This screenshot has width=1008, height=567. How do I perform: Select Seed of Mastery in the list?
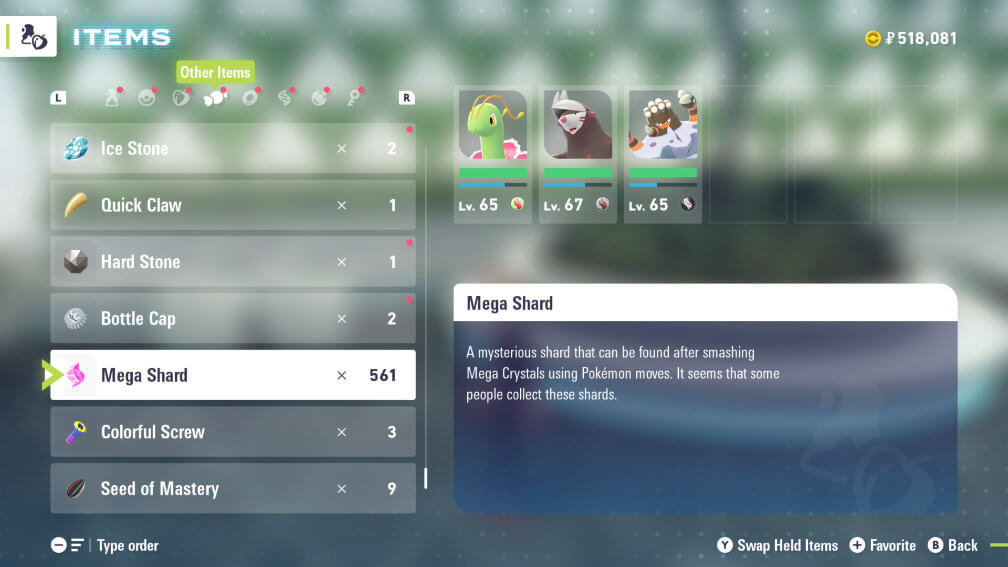click(x=232, y=489)
